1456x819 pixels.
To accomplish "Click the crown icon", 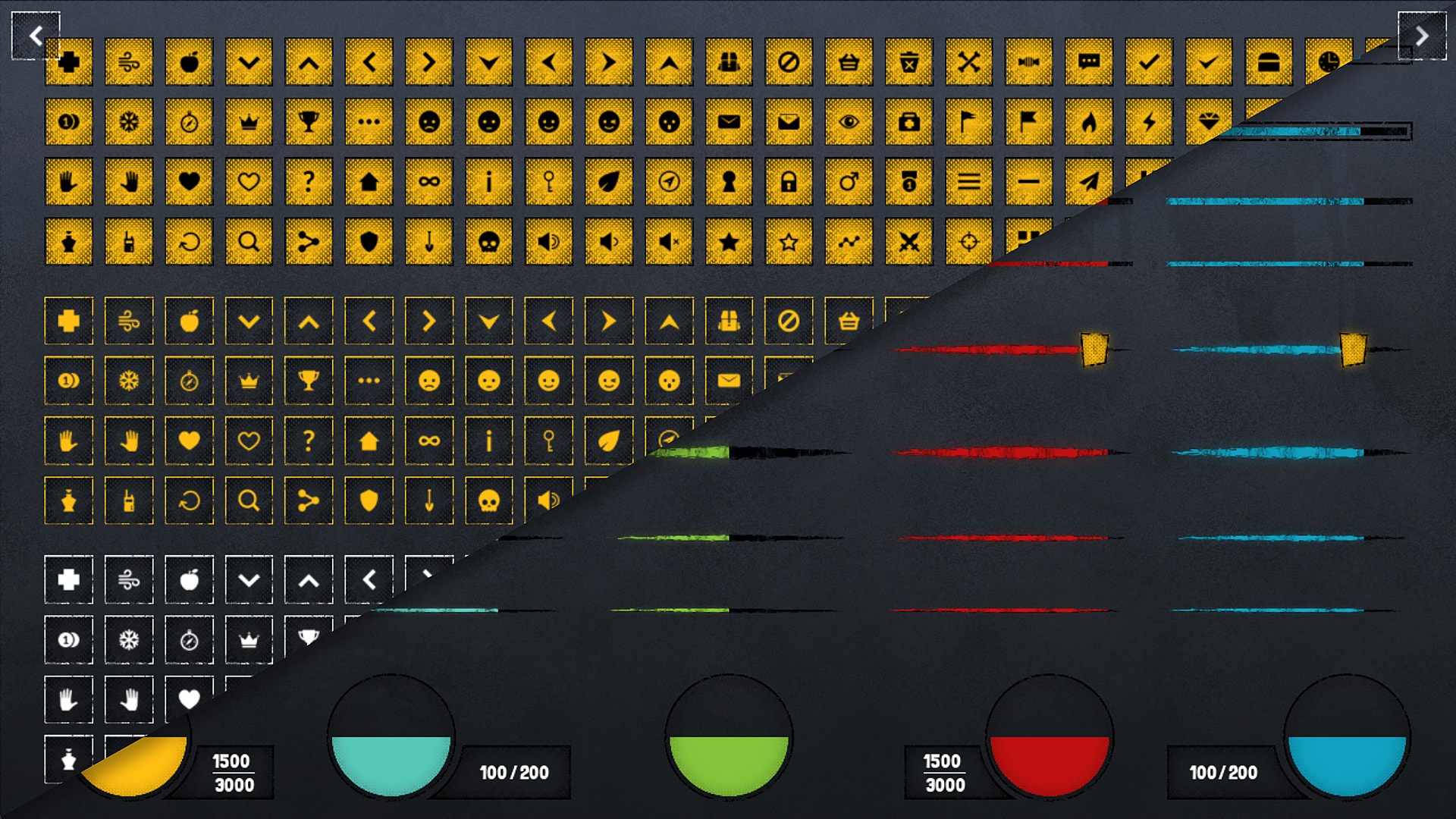I will point(248,121).
